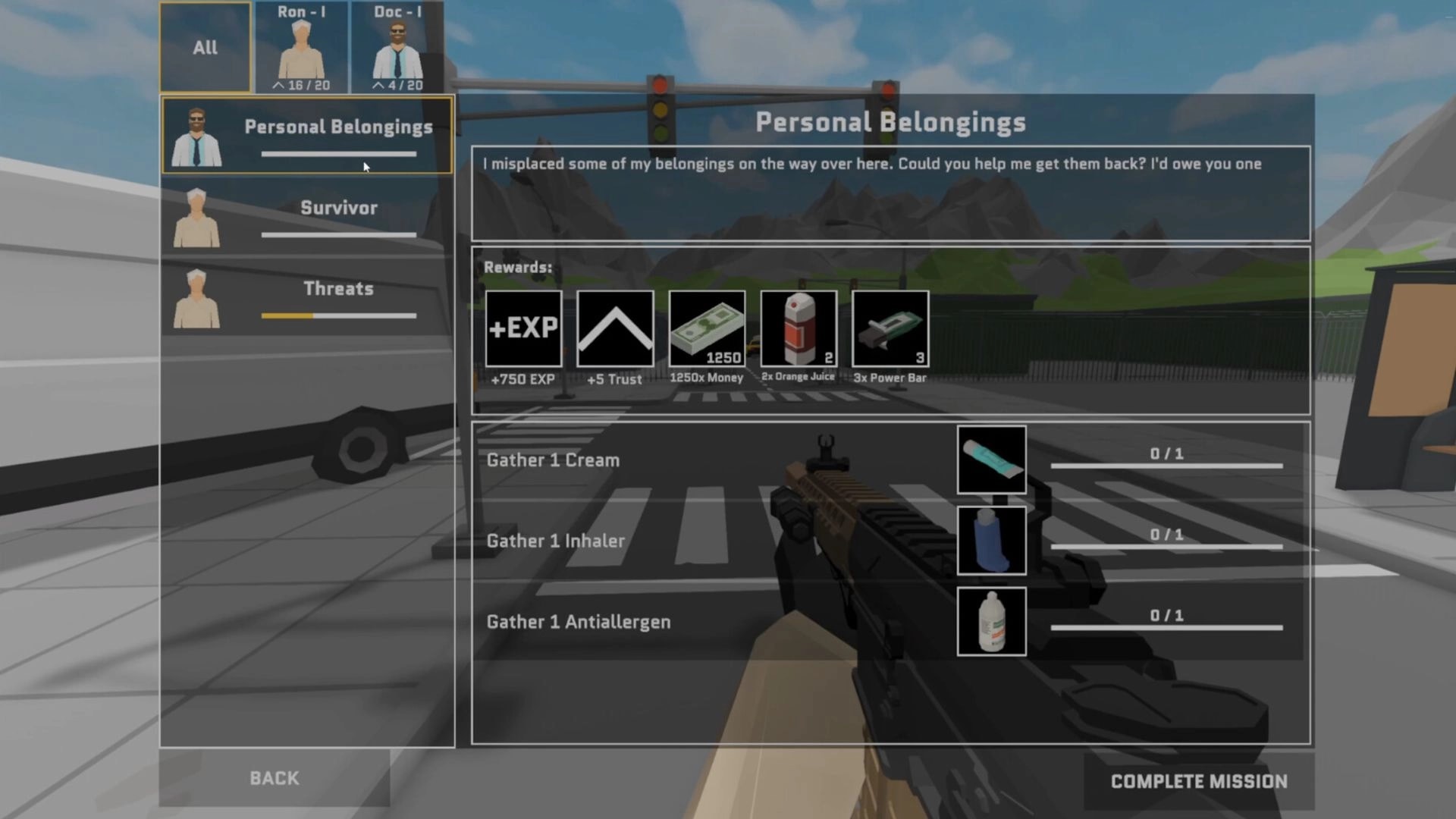
Task: Select the +750 EXP reward icon
Action: click(x=522, y=328)
